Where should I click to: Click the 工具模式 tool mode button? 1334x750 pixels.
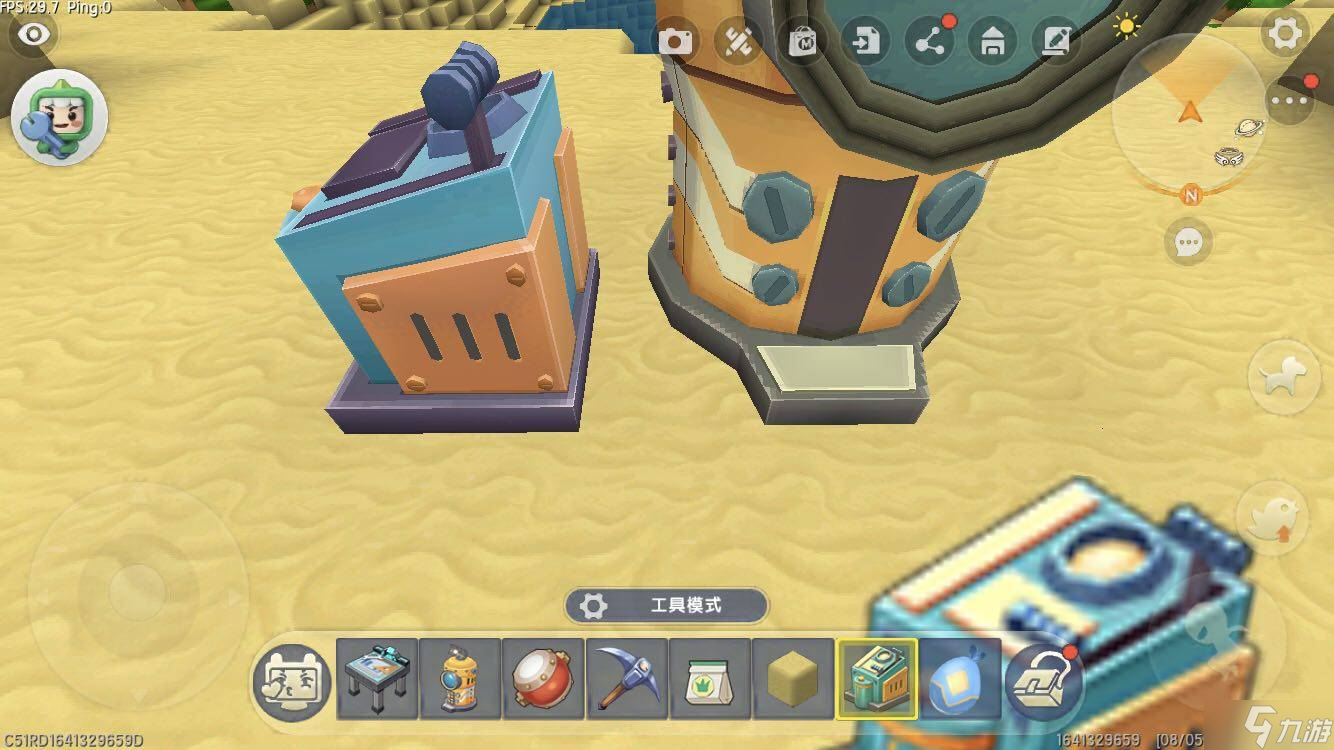(666, 605)
